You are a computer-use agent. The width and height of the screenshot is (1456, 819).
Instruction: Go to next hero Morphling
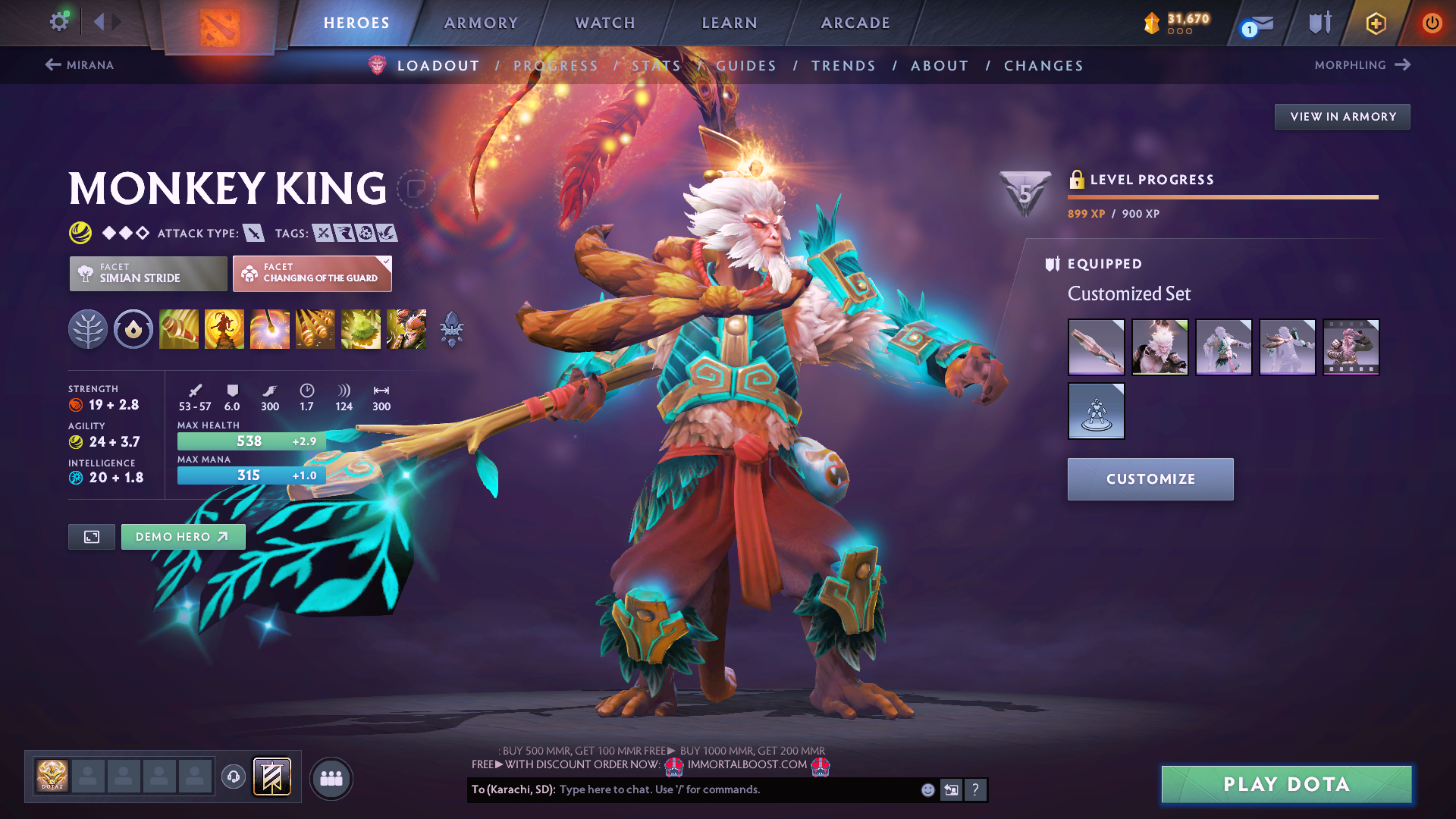pos(1362,65)
